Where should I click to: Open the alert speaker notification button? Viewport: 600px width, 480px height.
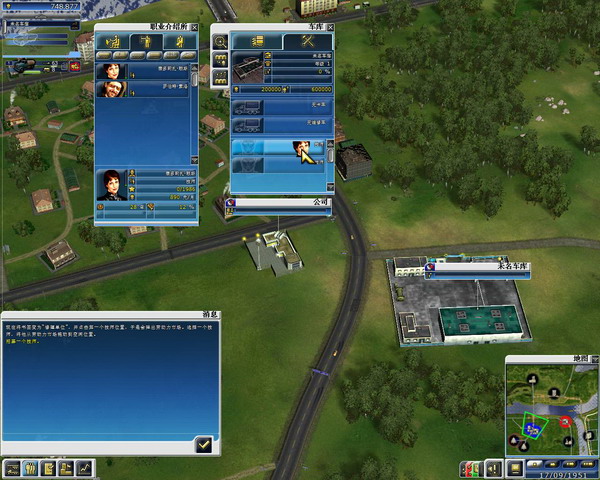pyautogui.click(x=492, y=467)
